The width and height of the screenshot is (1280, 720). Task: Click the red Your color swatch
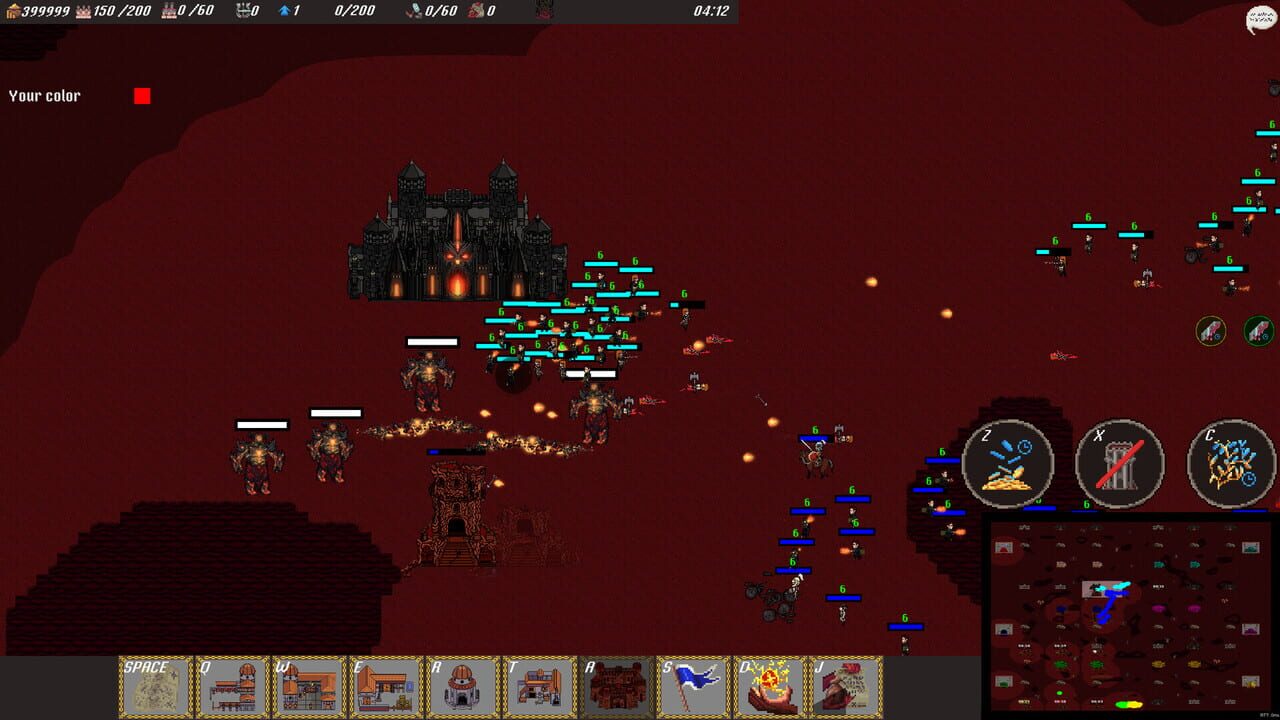[143, 95]
